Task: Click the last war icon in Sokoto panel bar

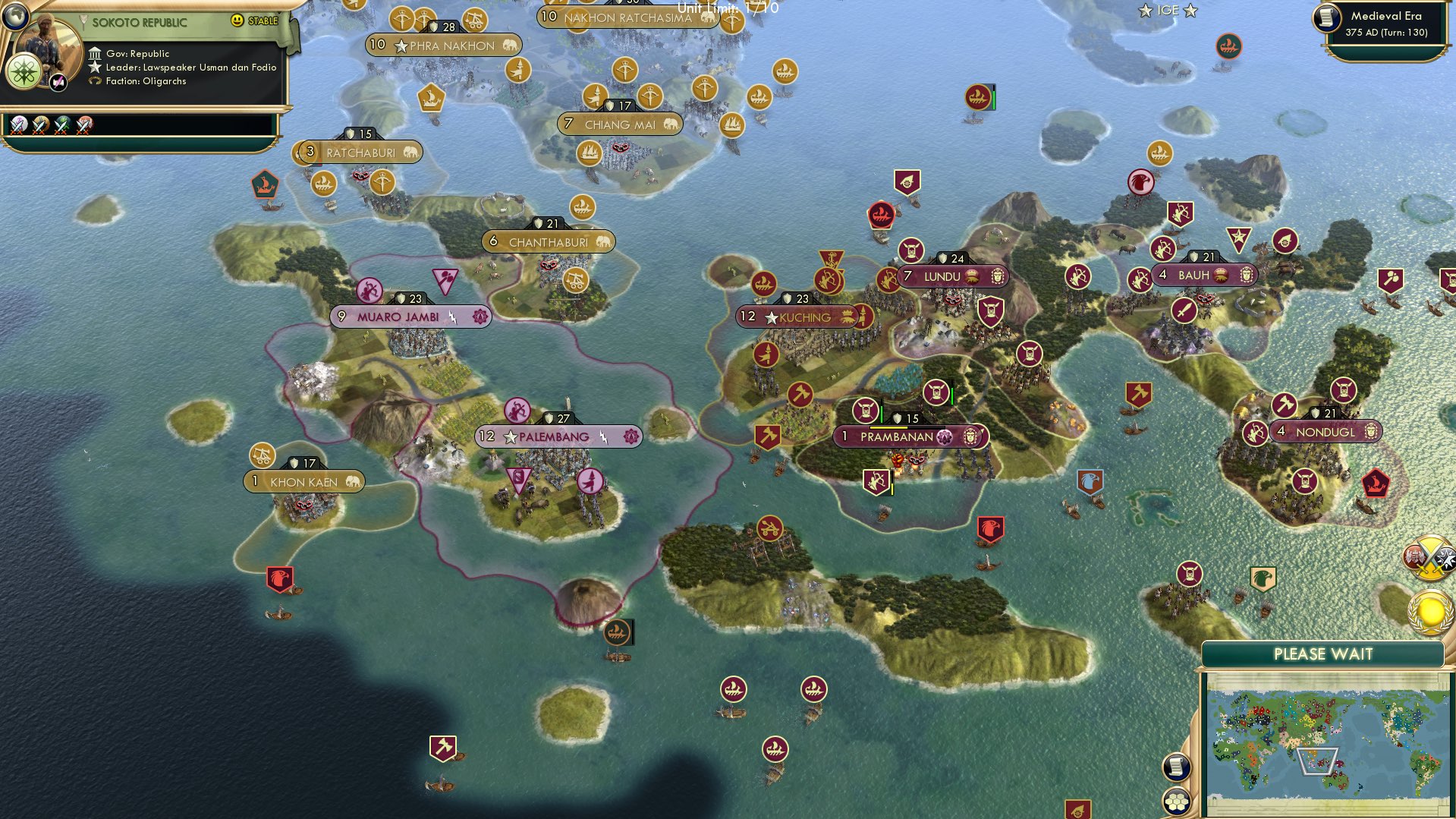Action: [x=83, y=126]
